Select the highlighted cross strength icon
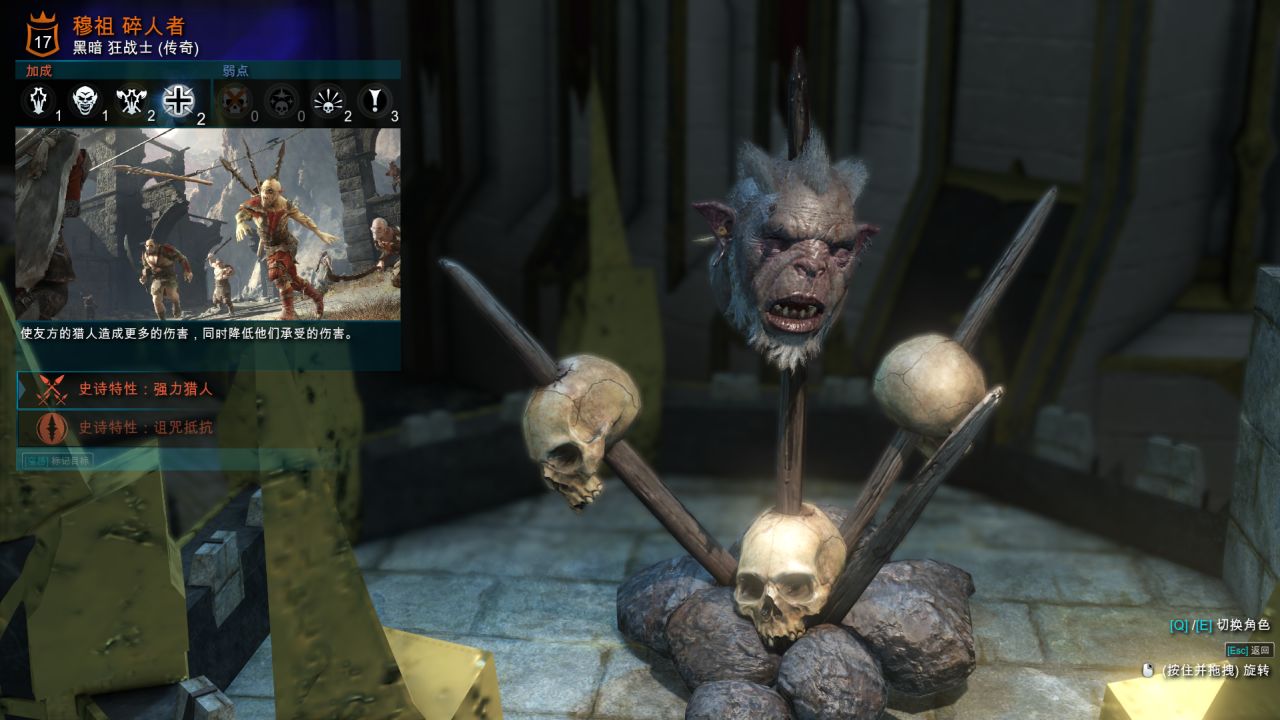 pyautogui.click(x=179, y=100)
